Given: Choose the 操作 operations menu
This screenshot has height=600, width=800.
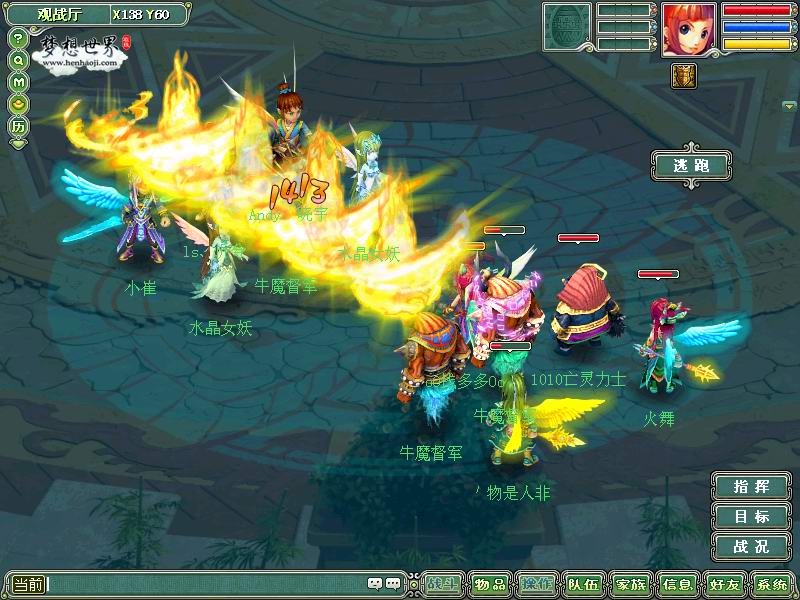Looking at the screenshot, I should [x=538, y=584].
